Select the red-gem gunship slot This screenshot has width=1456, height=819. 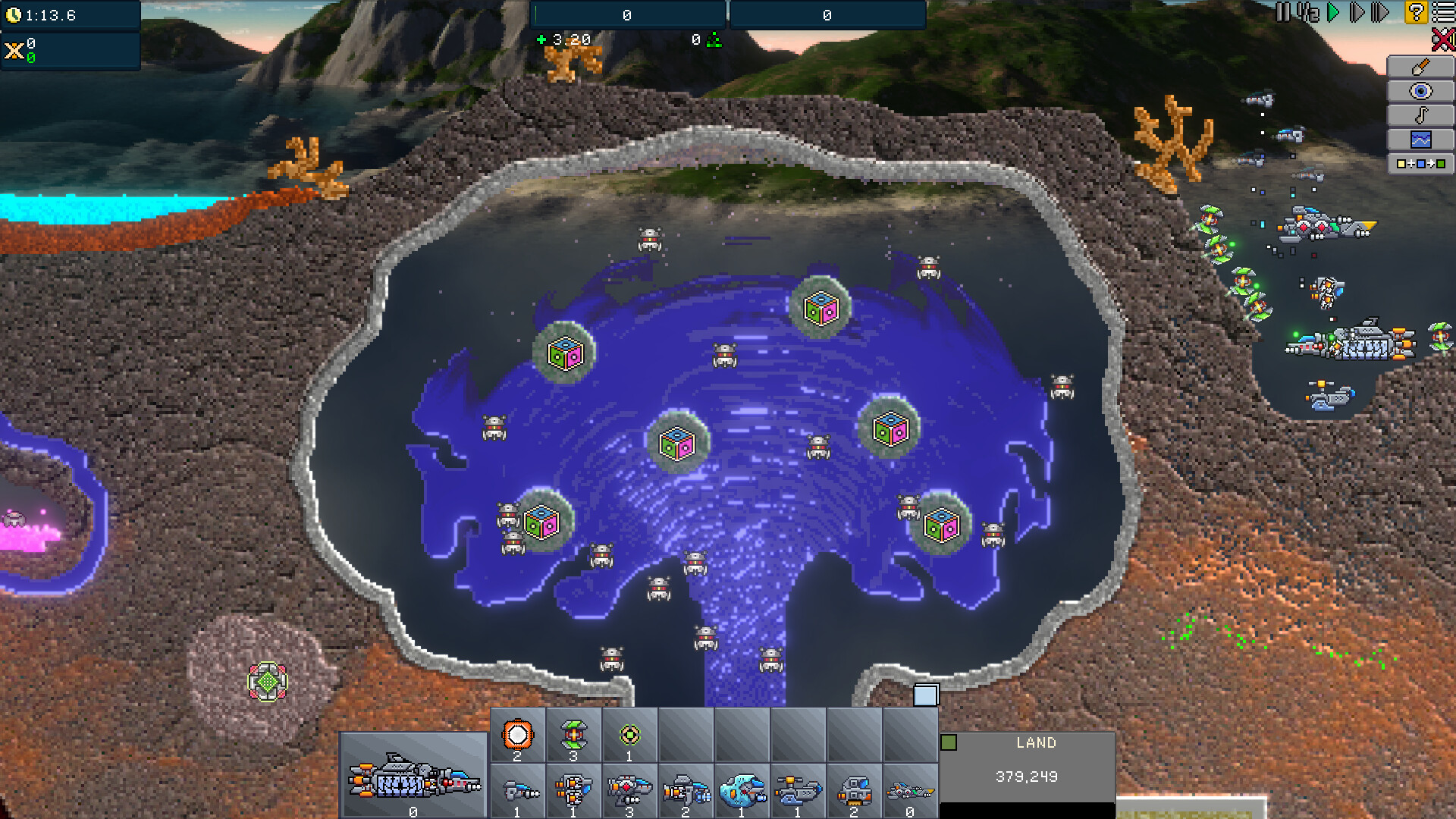tap(629, 792)
